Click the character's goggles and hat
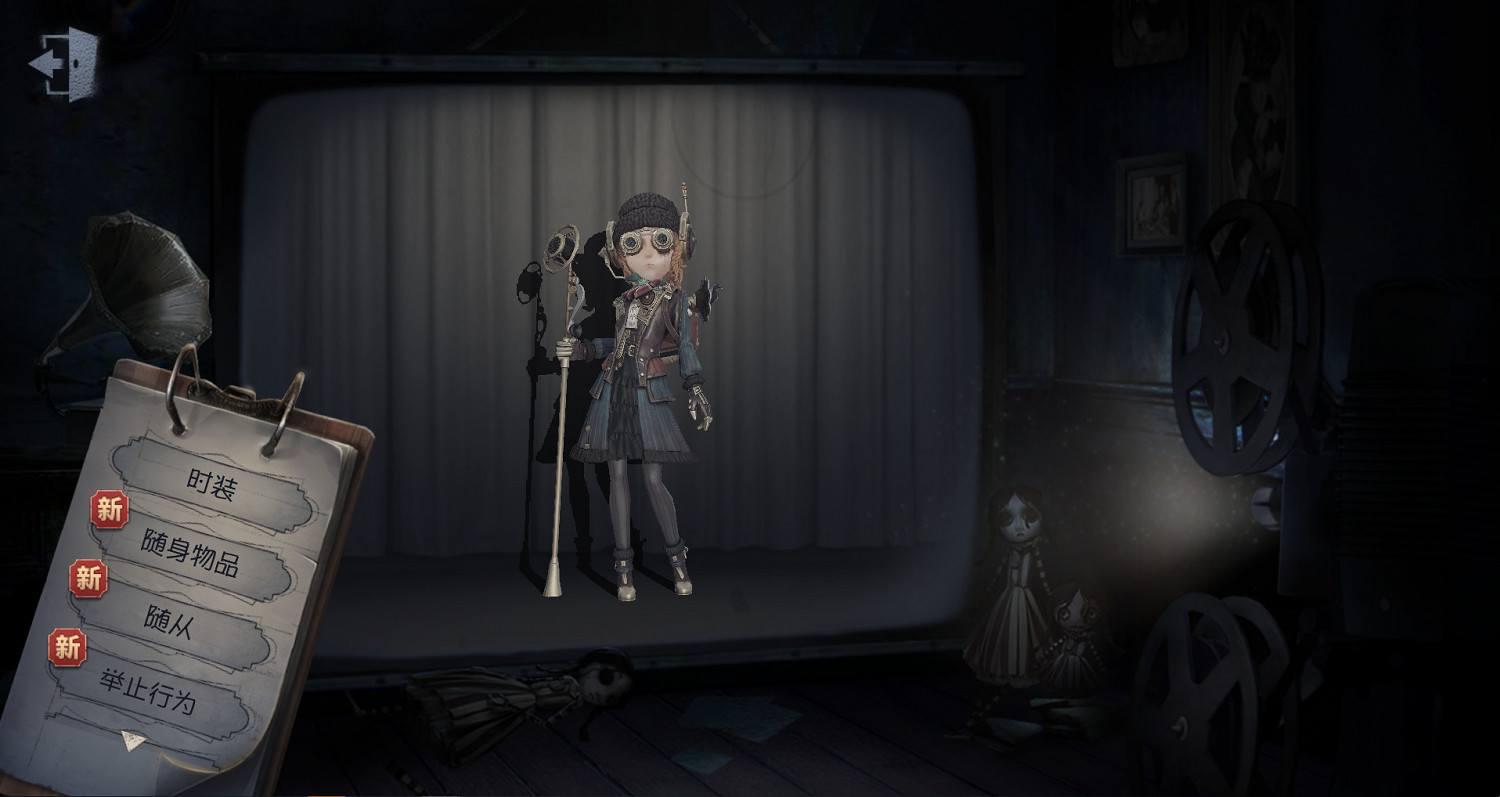The image size is (1500, 797). click(645, 230)
